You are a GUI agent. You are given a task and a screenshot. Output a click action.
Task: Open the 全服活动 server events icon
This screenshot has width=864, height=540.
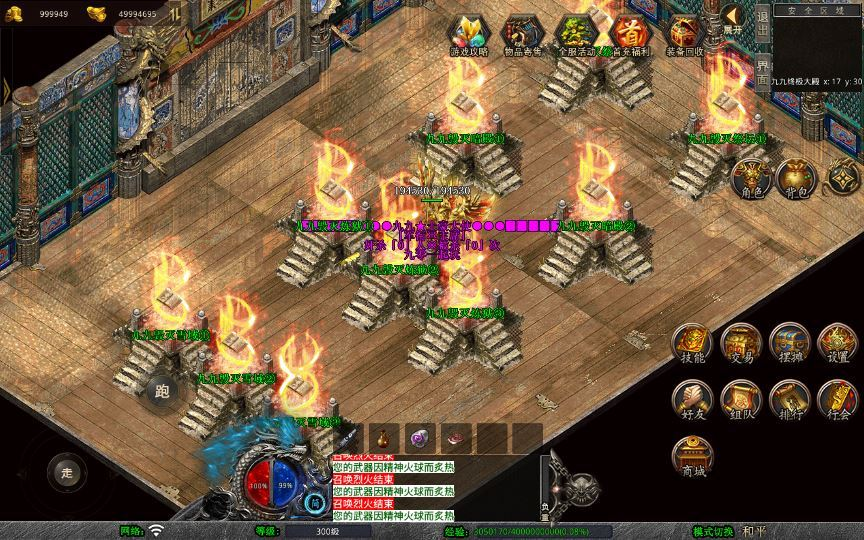pos(576,34)
